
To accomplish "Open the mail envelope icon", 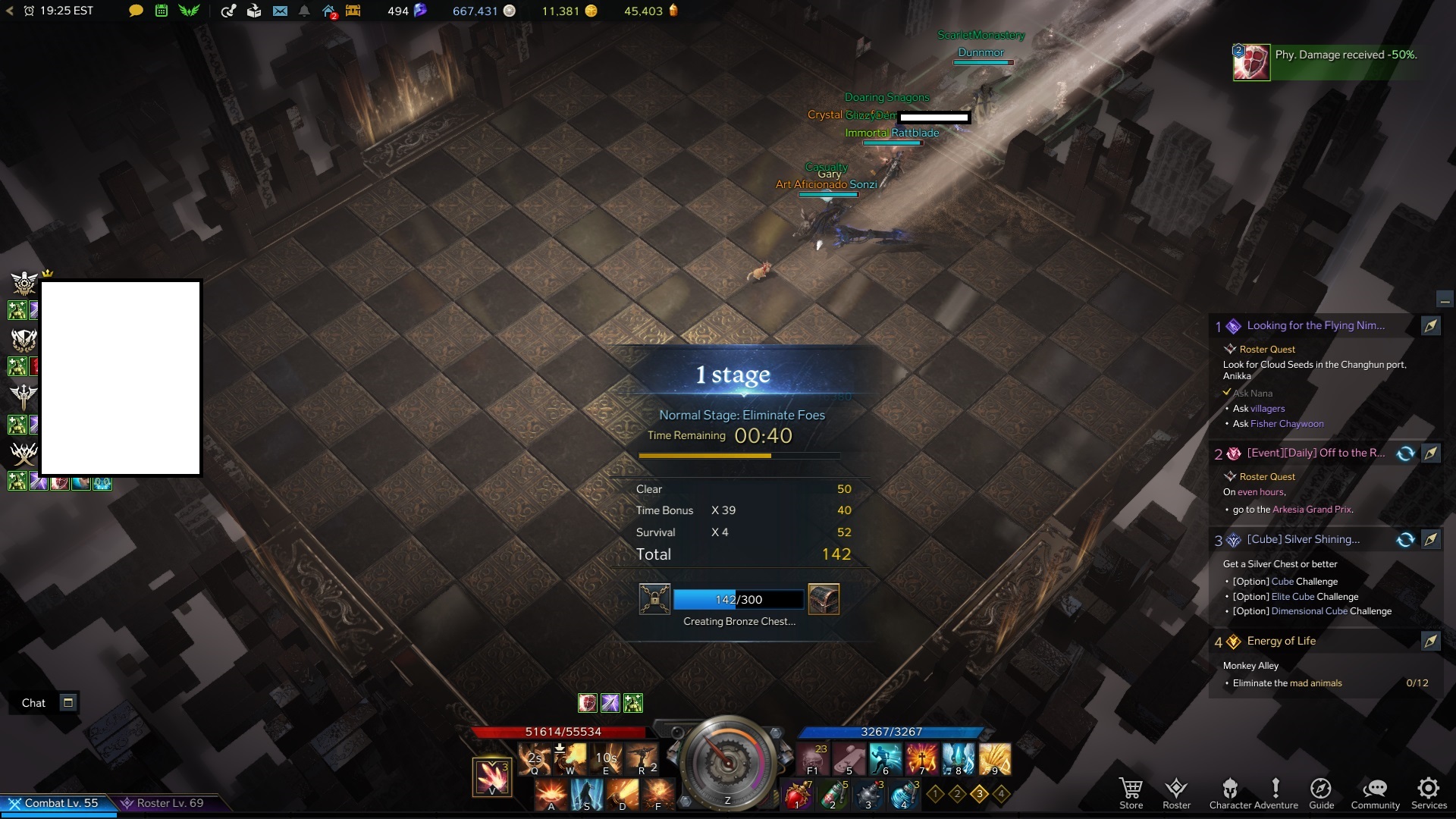I will [x=280, y=11].
